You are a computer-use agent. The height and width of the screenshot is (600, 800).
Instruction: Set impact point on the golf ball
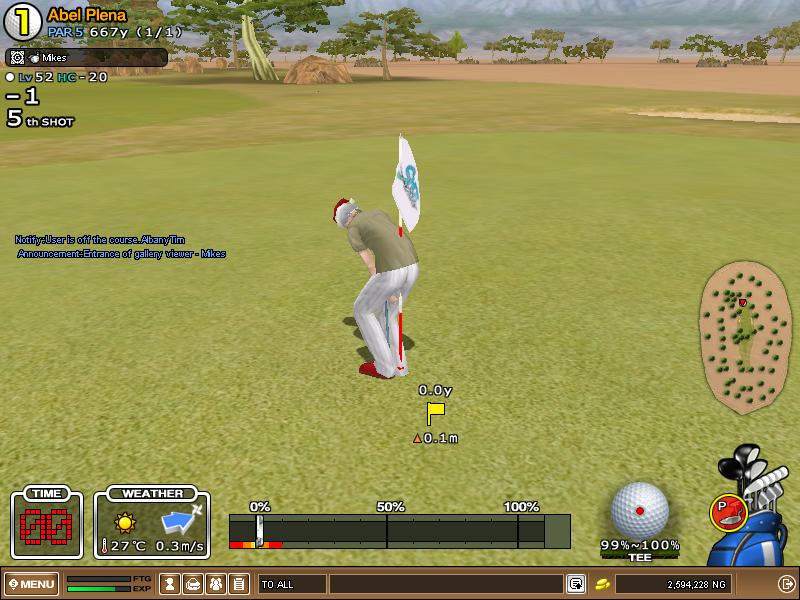click(x=639, y=510)
